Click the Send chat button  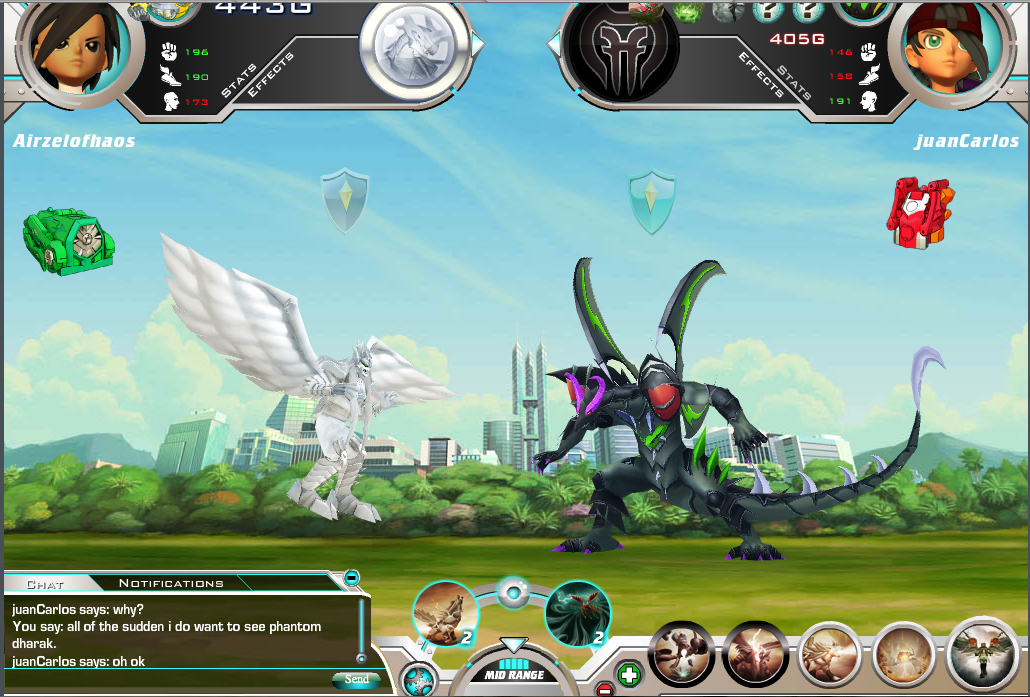[x=356, y=679]
